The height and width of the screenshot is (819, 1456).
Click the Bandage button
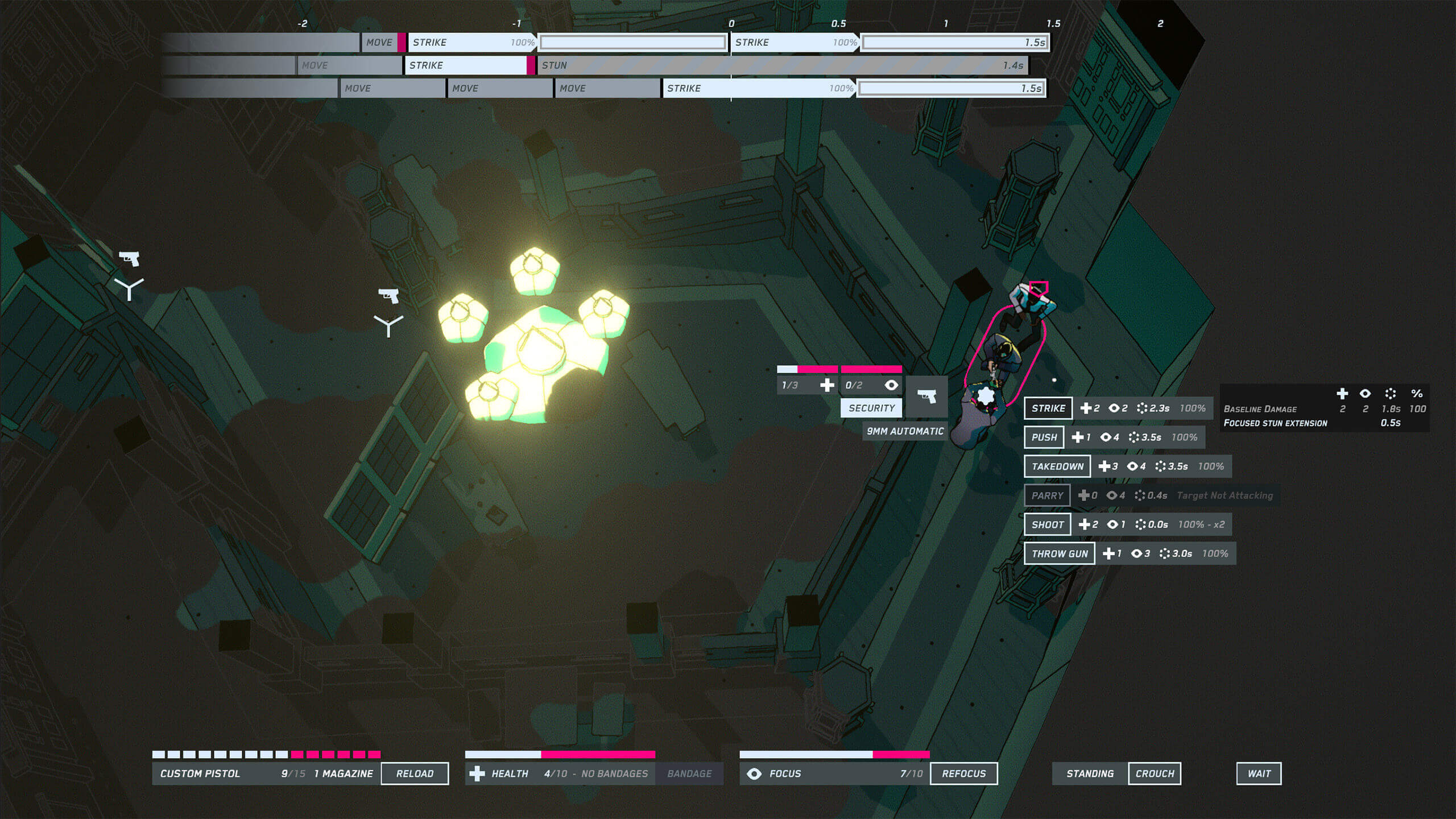pos(689,773)
